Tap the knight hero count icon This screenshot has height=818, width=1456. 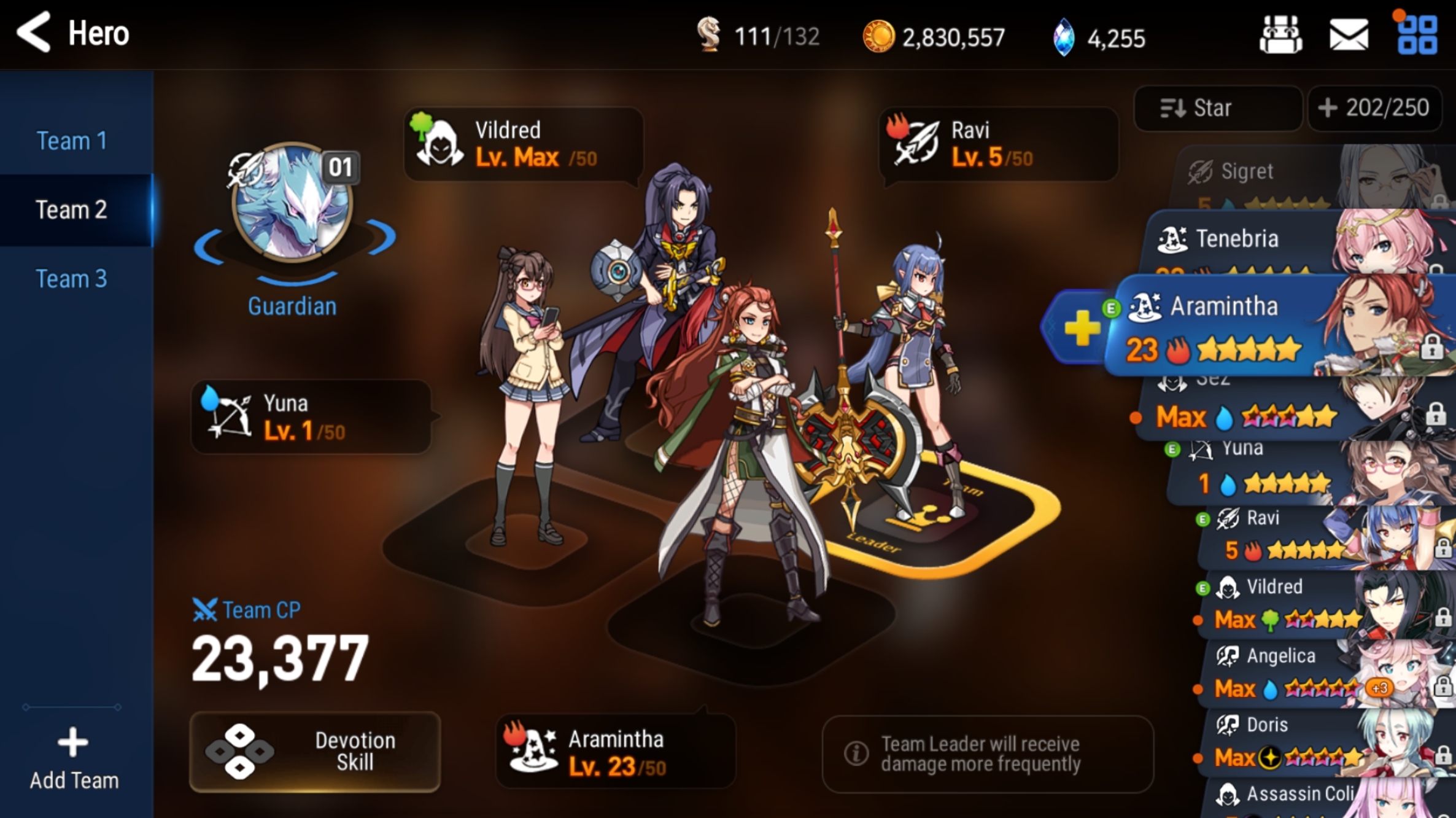[x=711, y=37]
